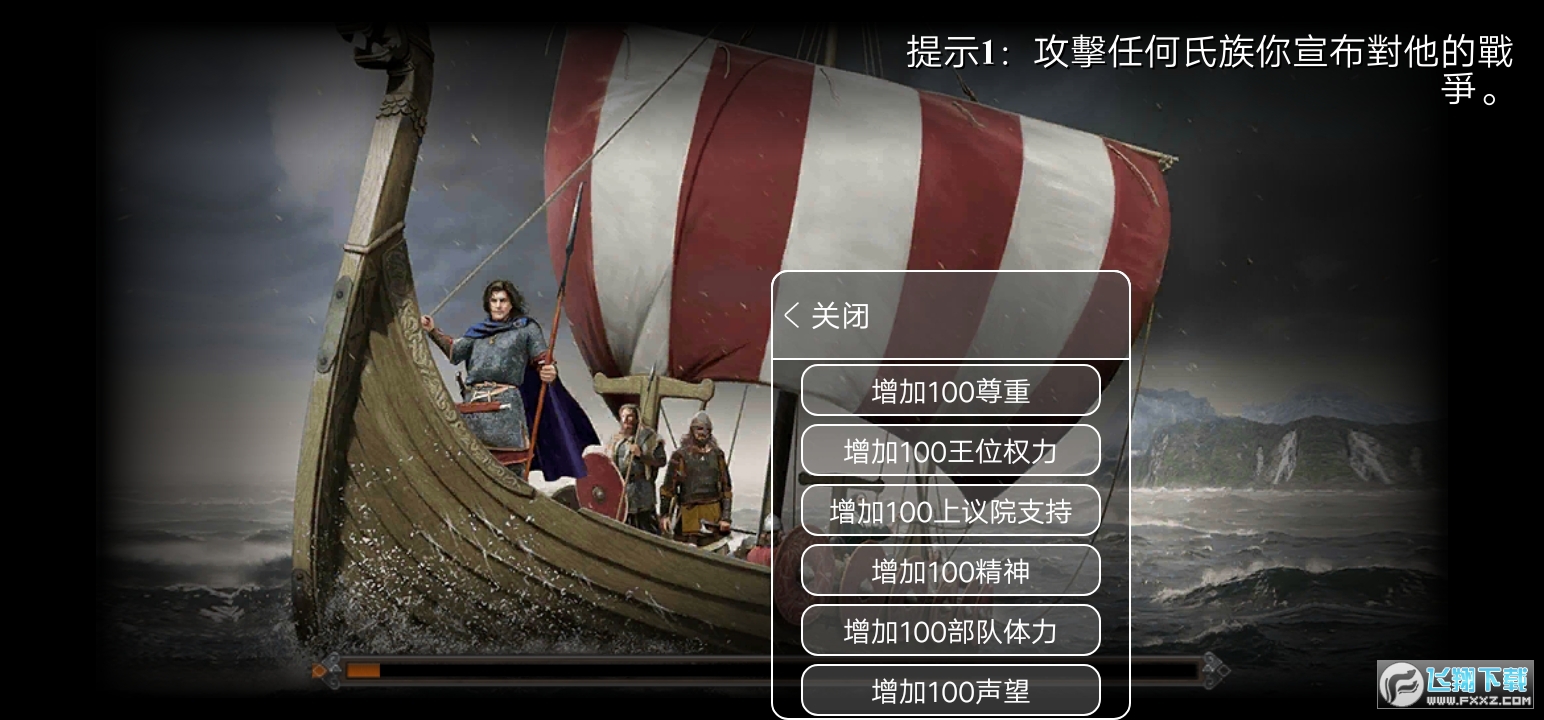Select 增加100上议院支持
The image size is (1544, 720).
click(x=950, y=510)
